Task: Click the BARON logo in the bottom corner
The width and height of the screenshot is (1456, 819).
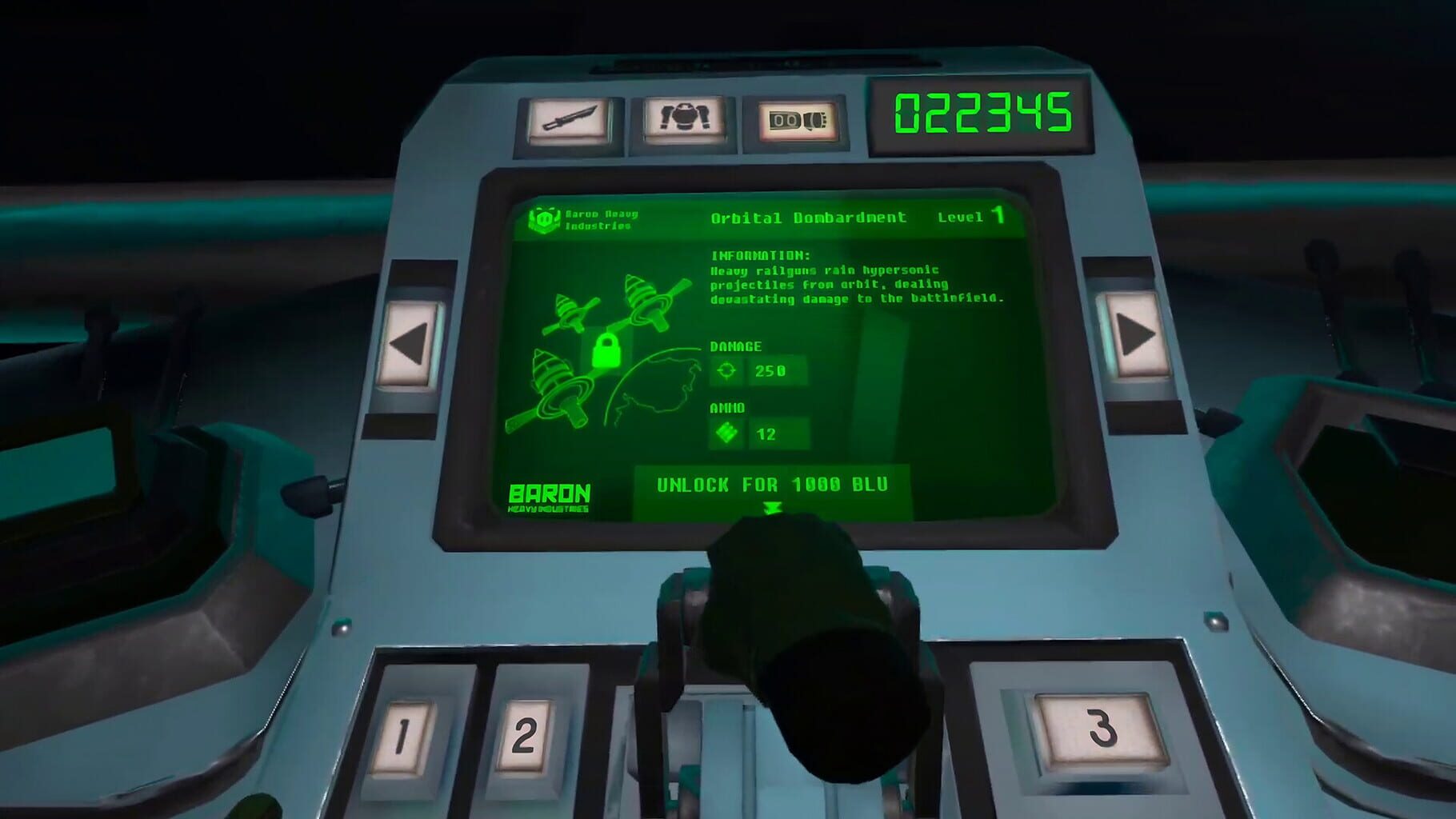Action: pos(550,491)
